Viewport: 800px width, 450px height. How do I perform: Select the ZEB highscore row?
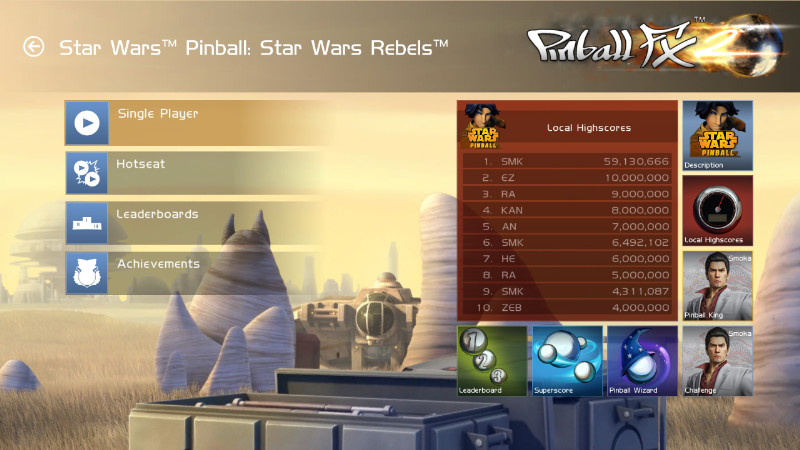pos(567,306)
